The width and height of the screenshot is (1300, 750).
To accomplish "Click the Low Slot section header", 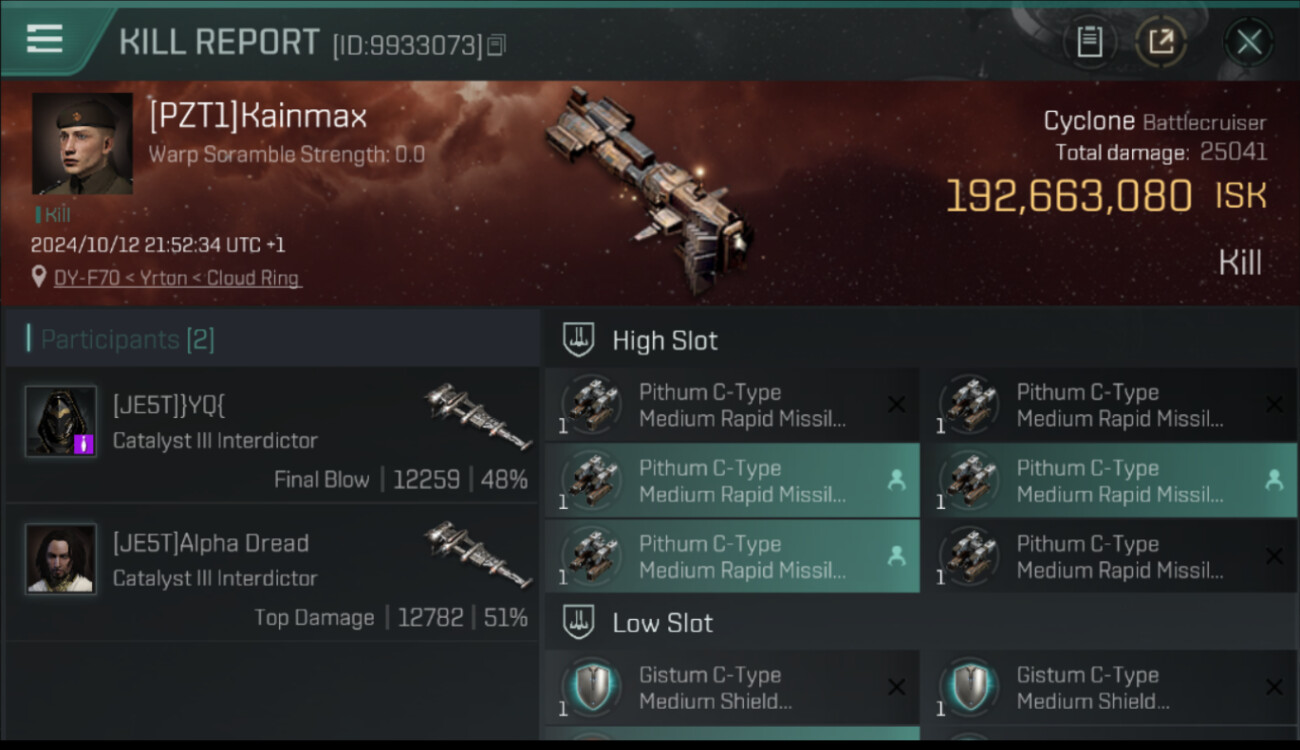I will (x=662, y=623).
